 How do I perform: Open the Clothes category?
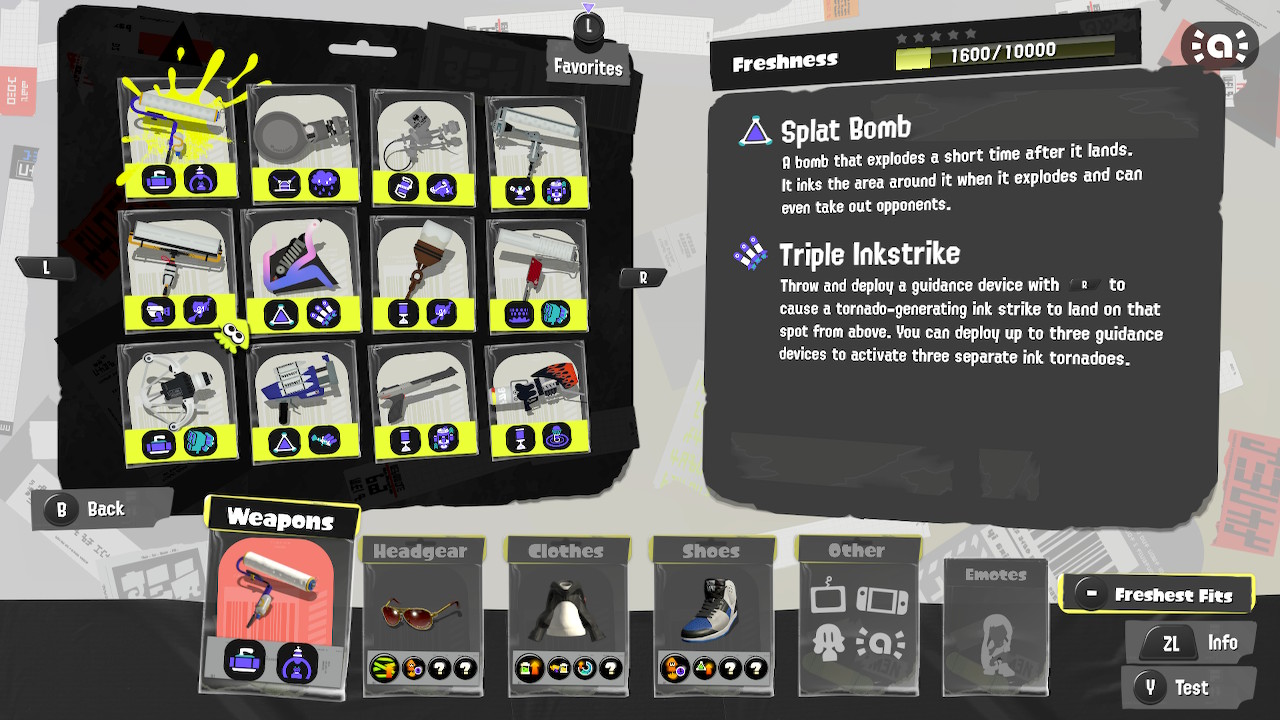point(568,549)
